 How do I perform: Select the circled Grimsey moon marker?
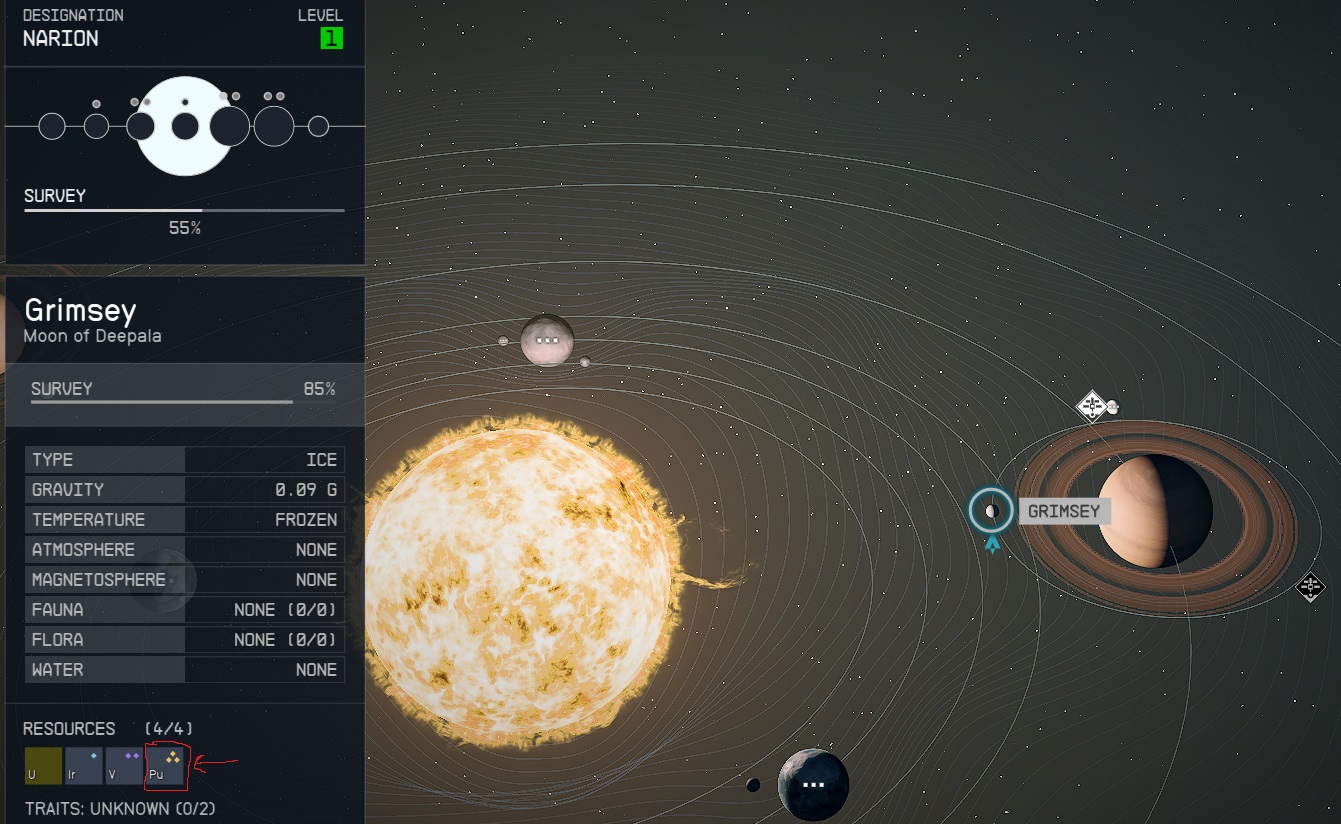991,511
